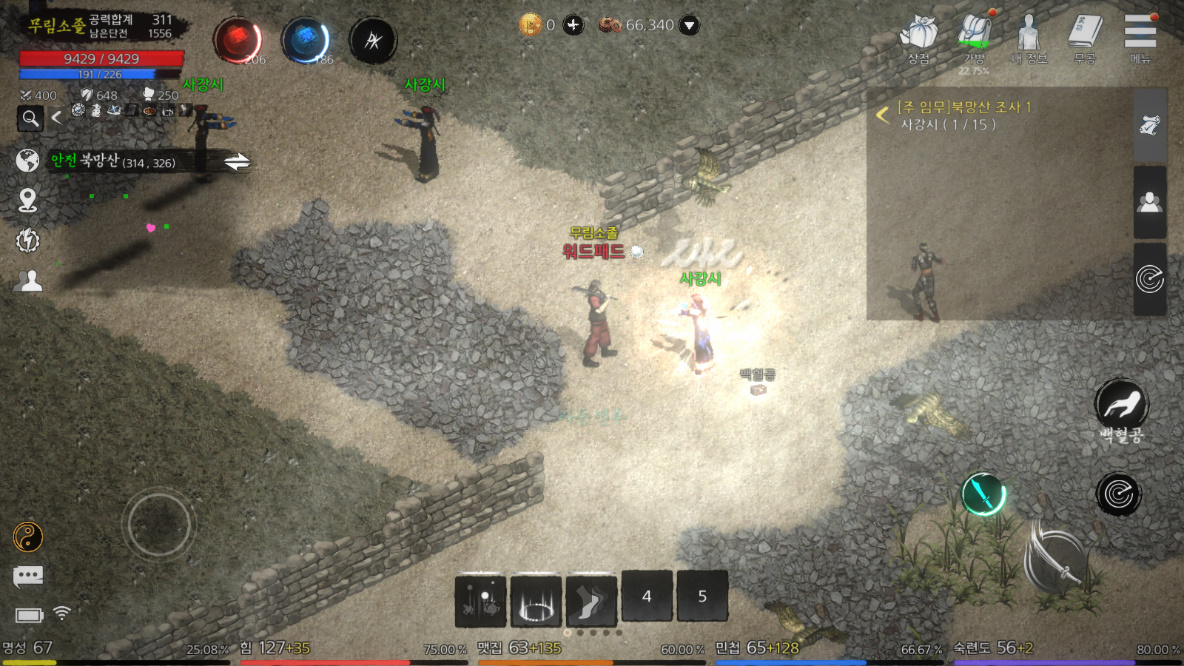1184x666 pixels.
Task: Expand the currency dropdown arrow
Action: point(689,25)
